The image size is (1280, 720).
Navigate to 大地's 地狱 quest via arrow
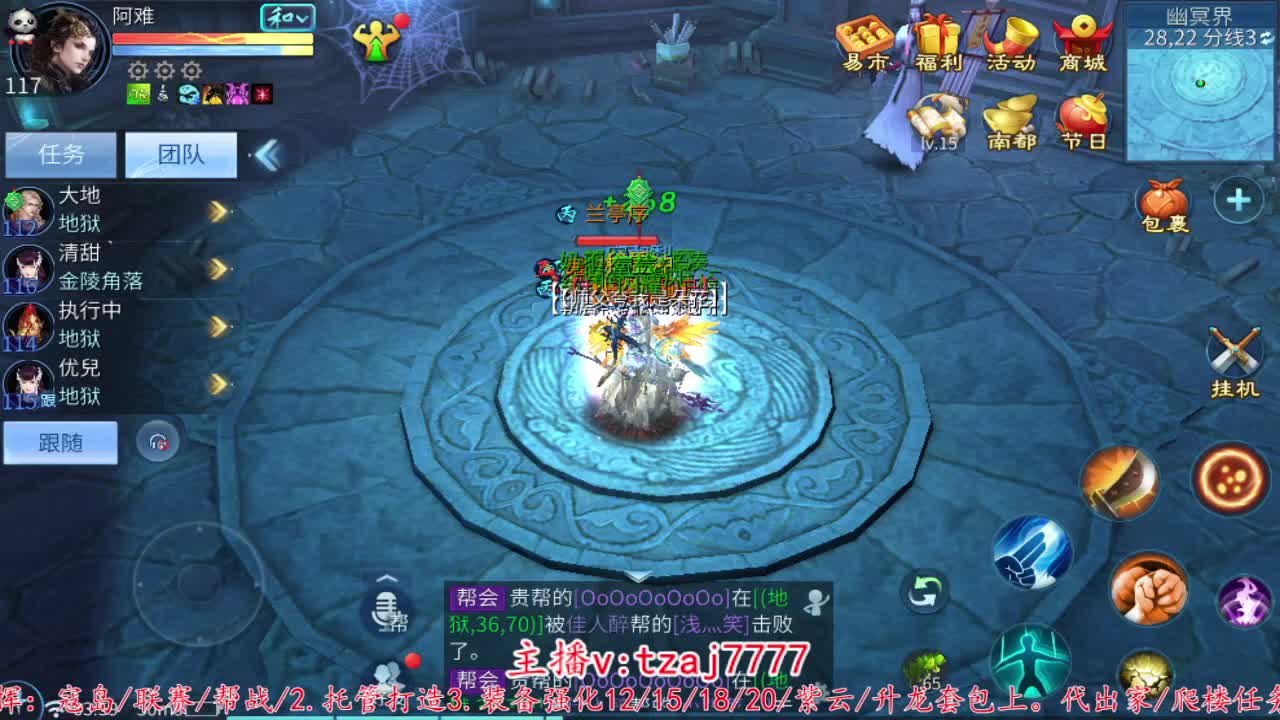tap(220, 208)
